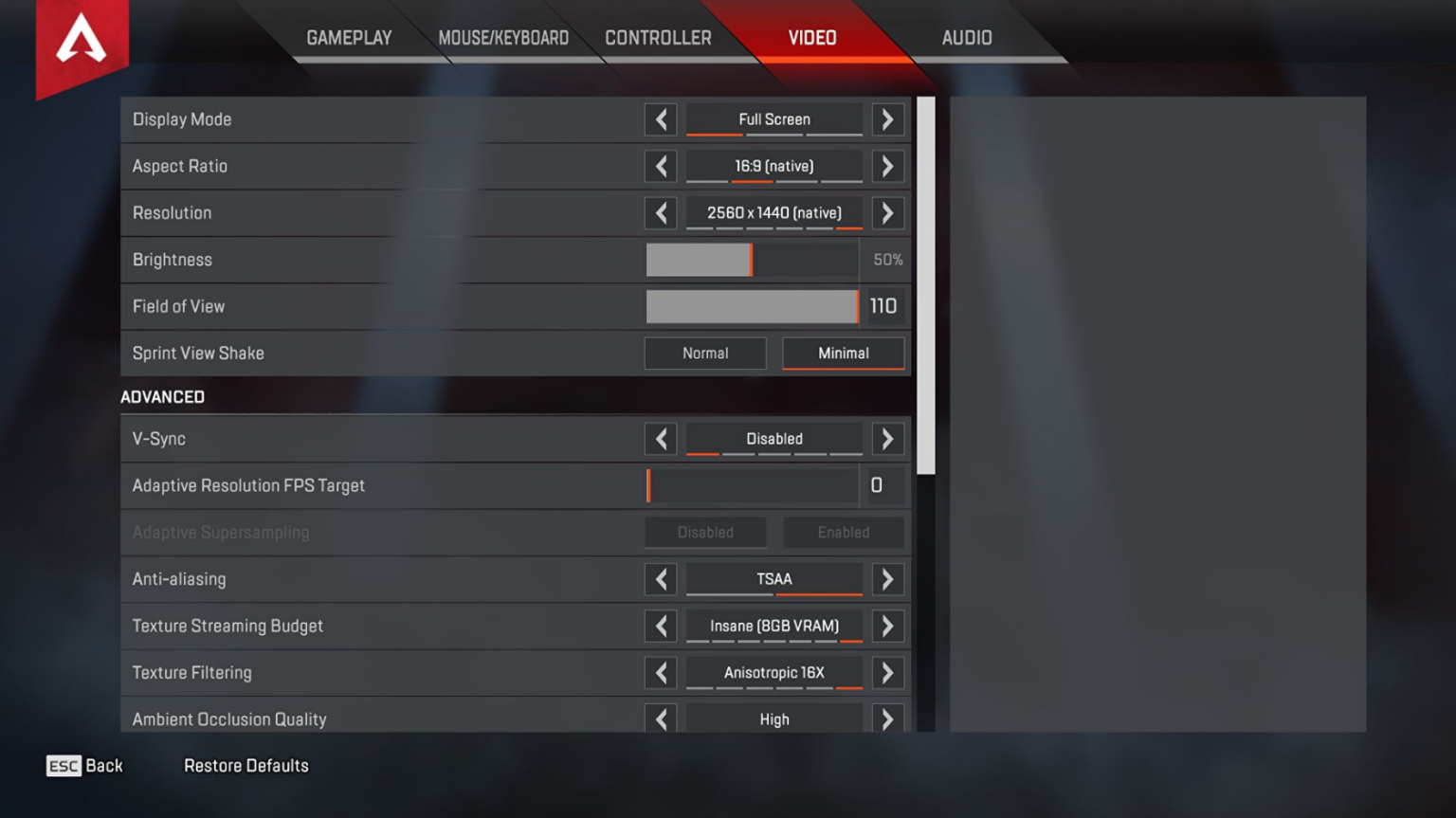
Task: Adjust the Field of View slider
Action: (x=752, y=305)
